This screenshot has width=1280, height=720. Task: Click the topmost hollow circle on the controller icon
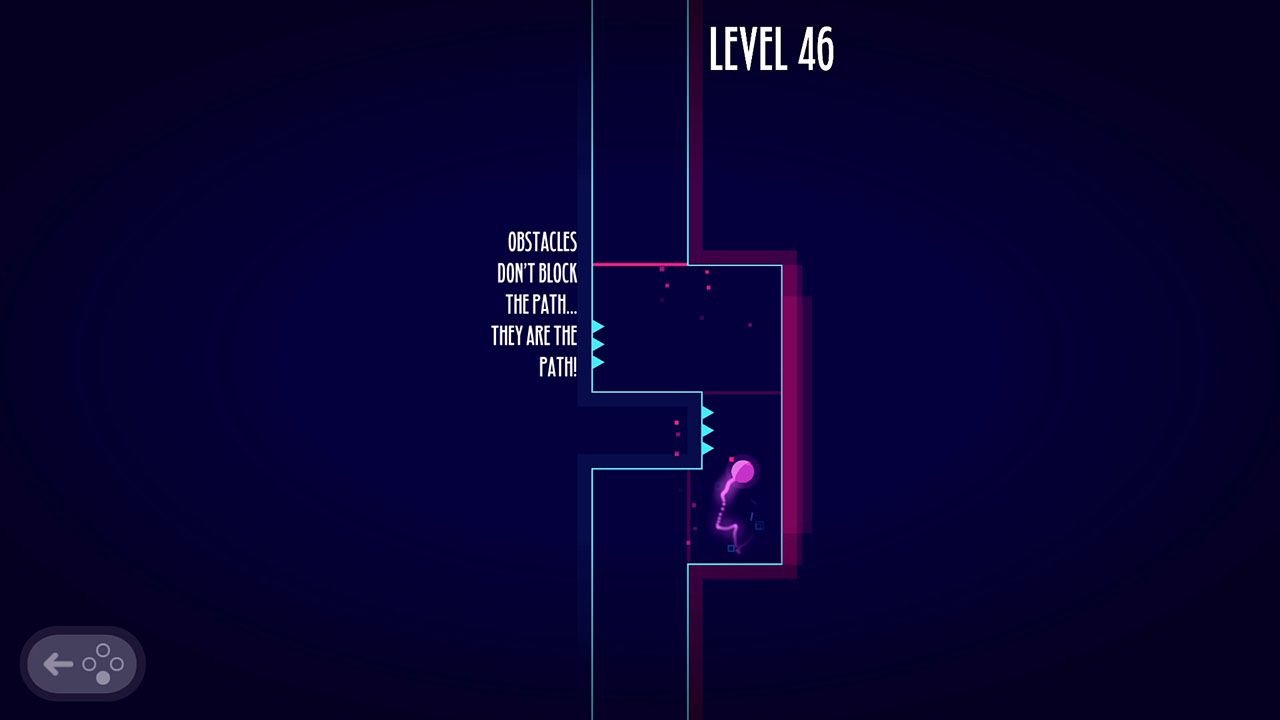(x=102, y=650)
